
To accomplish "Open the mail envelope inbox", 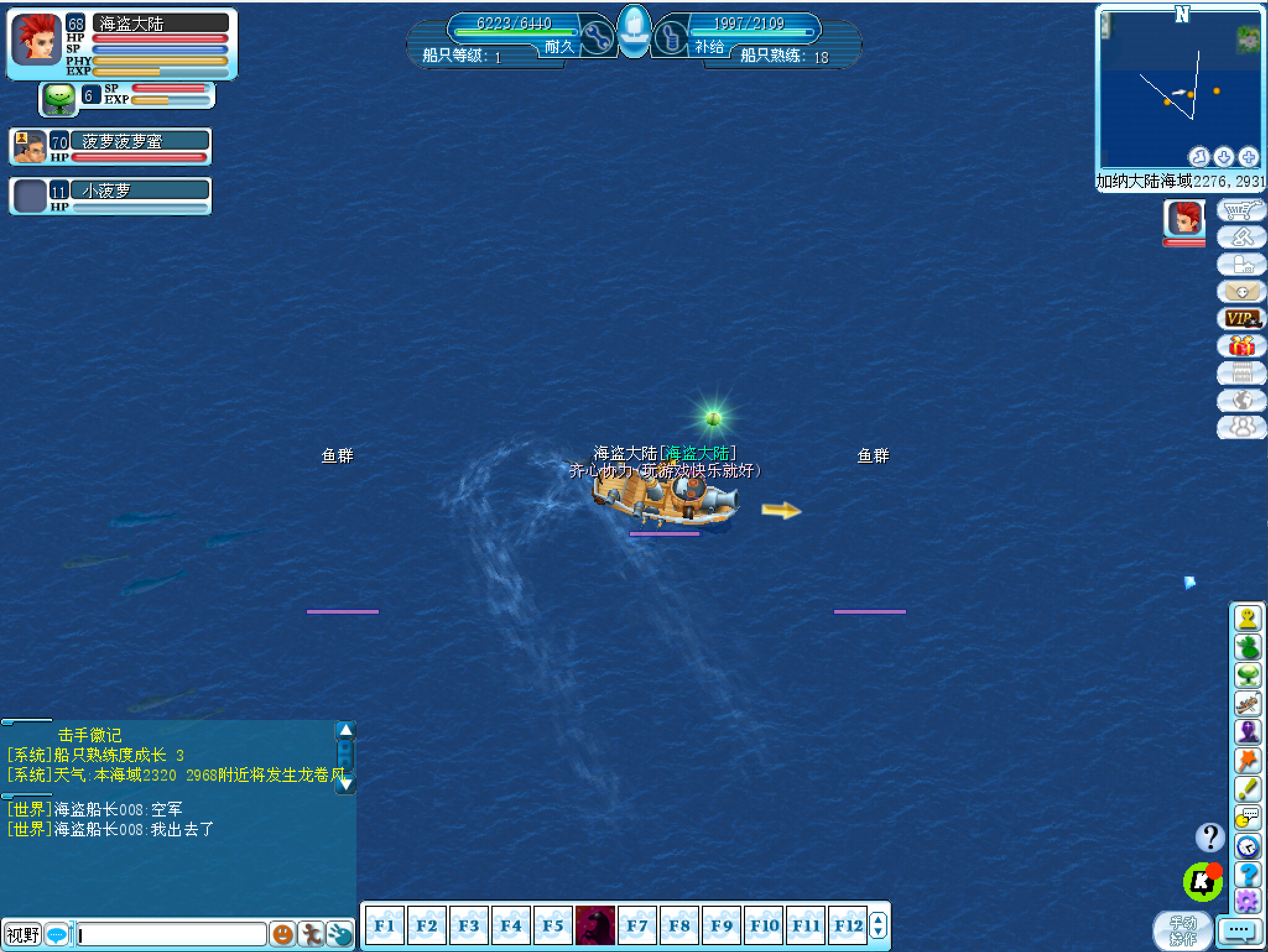I will tap(1242, 290).
